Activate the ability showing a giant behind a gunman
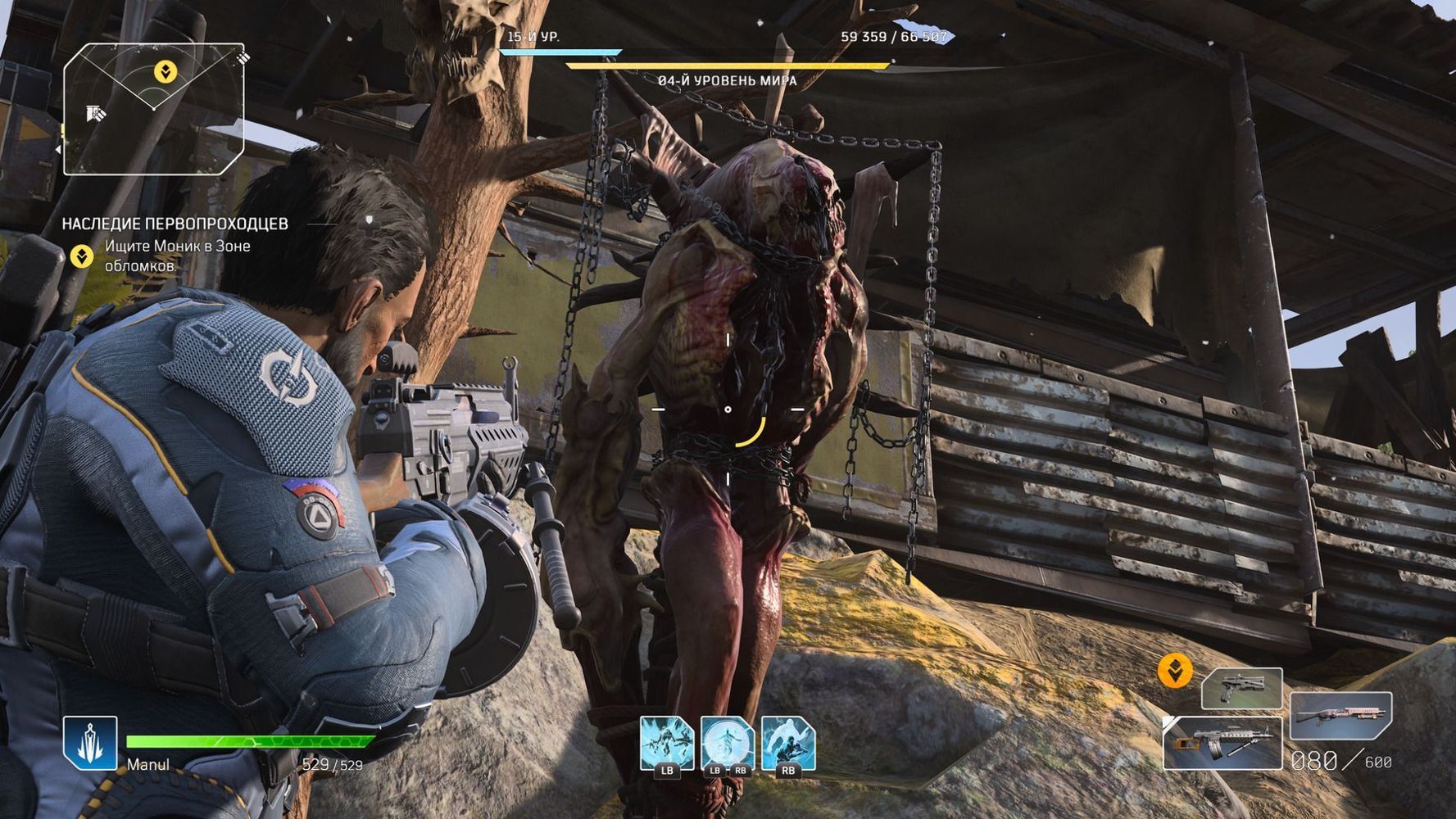 787,744
